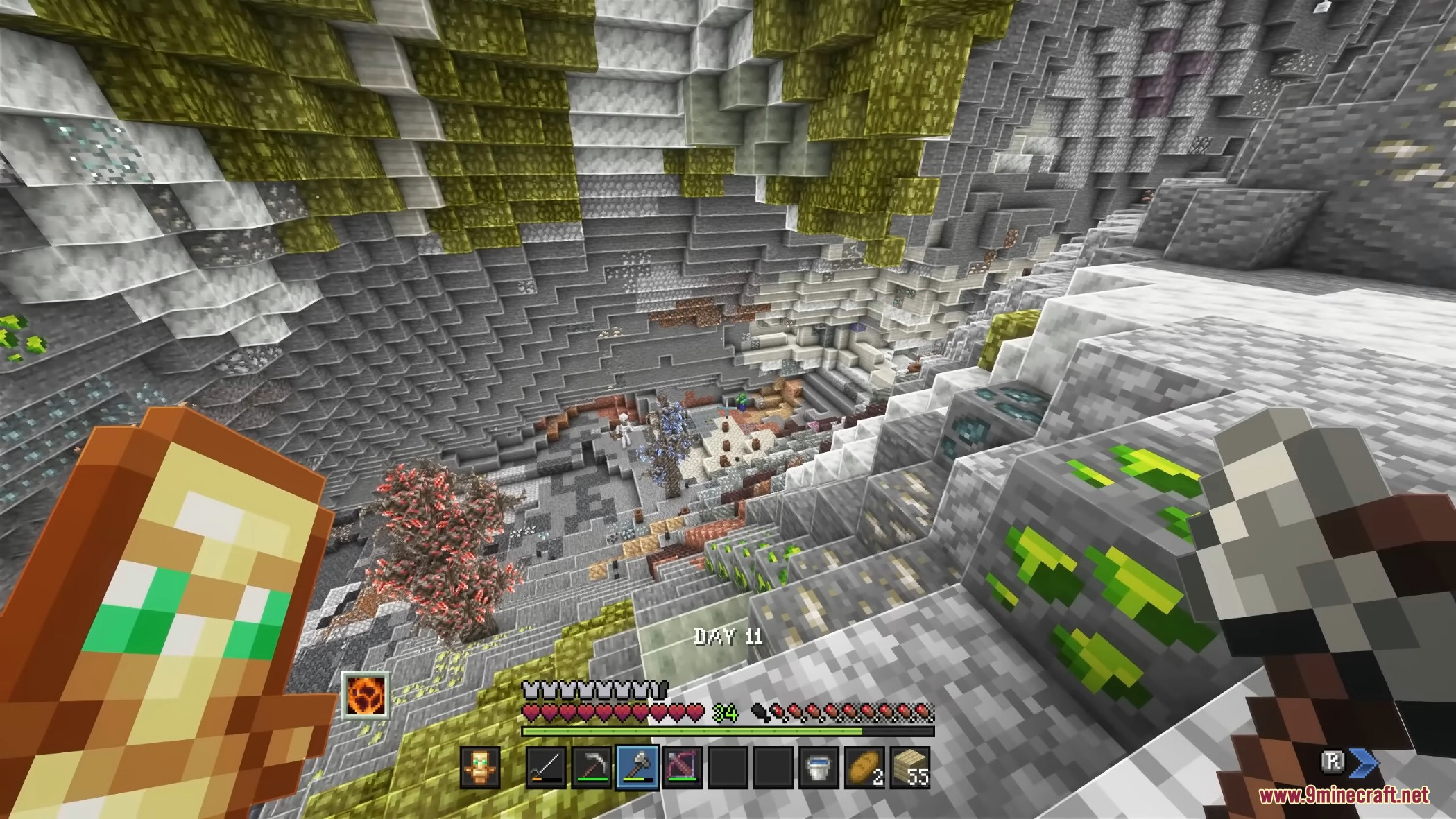This screenshot has height=819, width=1456.
Task: Equip the enchanted crossbow from the hotbar
Action: (682, 768)
